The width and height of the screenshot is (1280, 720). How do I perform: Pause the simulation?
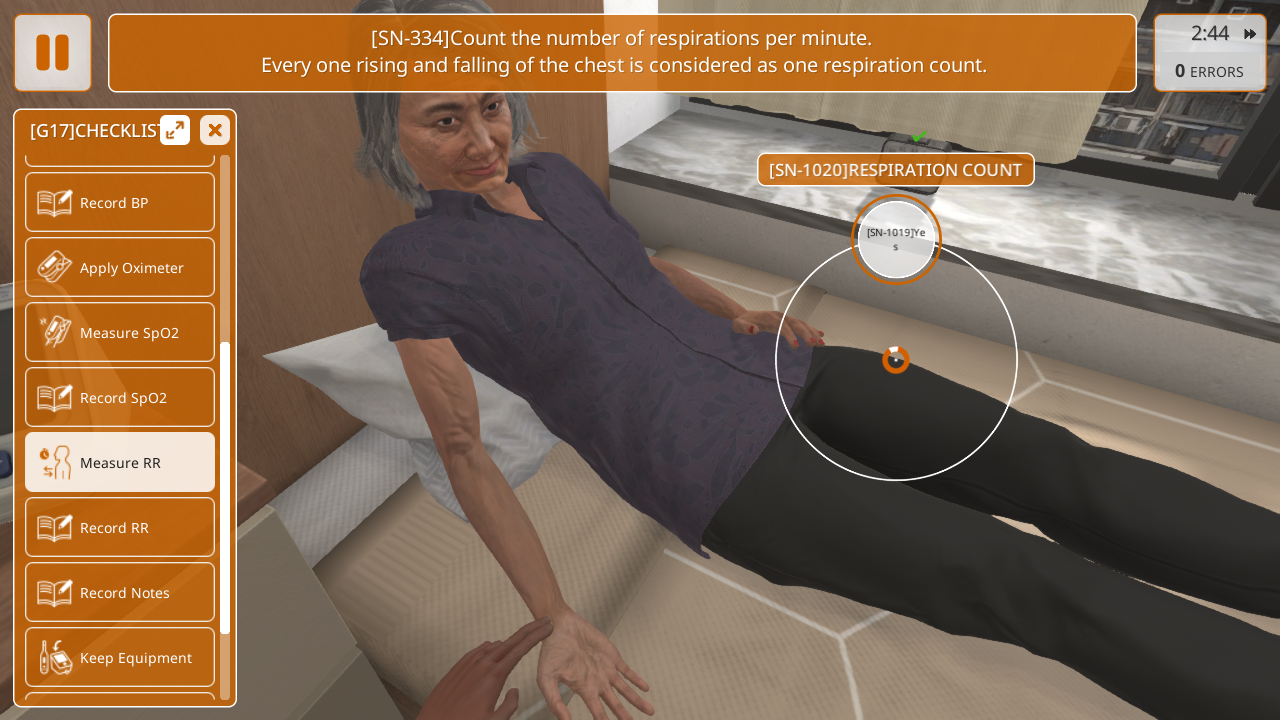pos(53,53)
